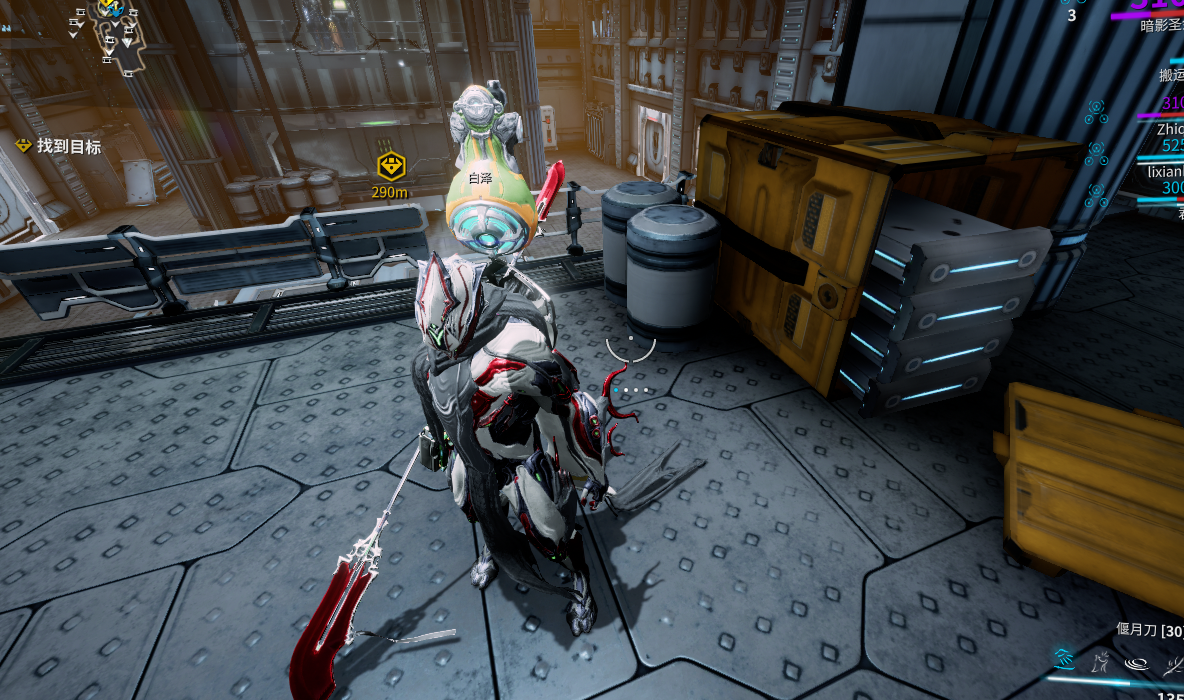Viewport: 1184px width, 700px height.
Task: Click the yellow 290m objective waypoint marker
Action: (390, 166)
